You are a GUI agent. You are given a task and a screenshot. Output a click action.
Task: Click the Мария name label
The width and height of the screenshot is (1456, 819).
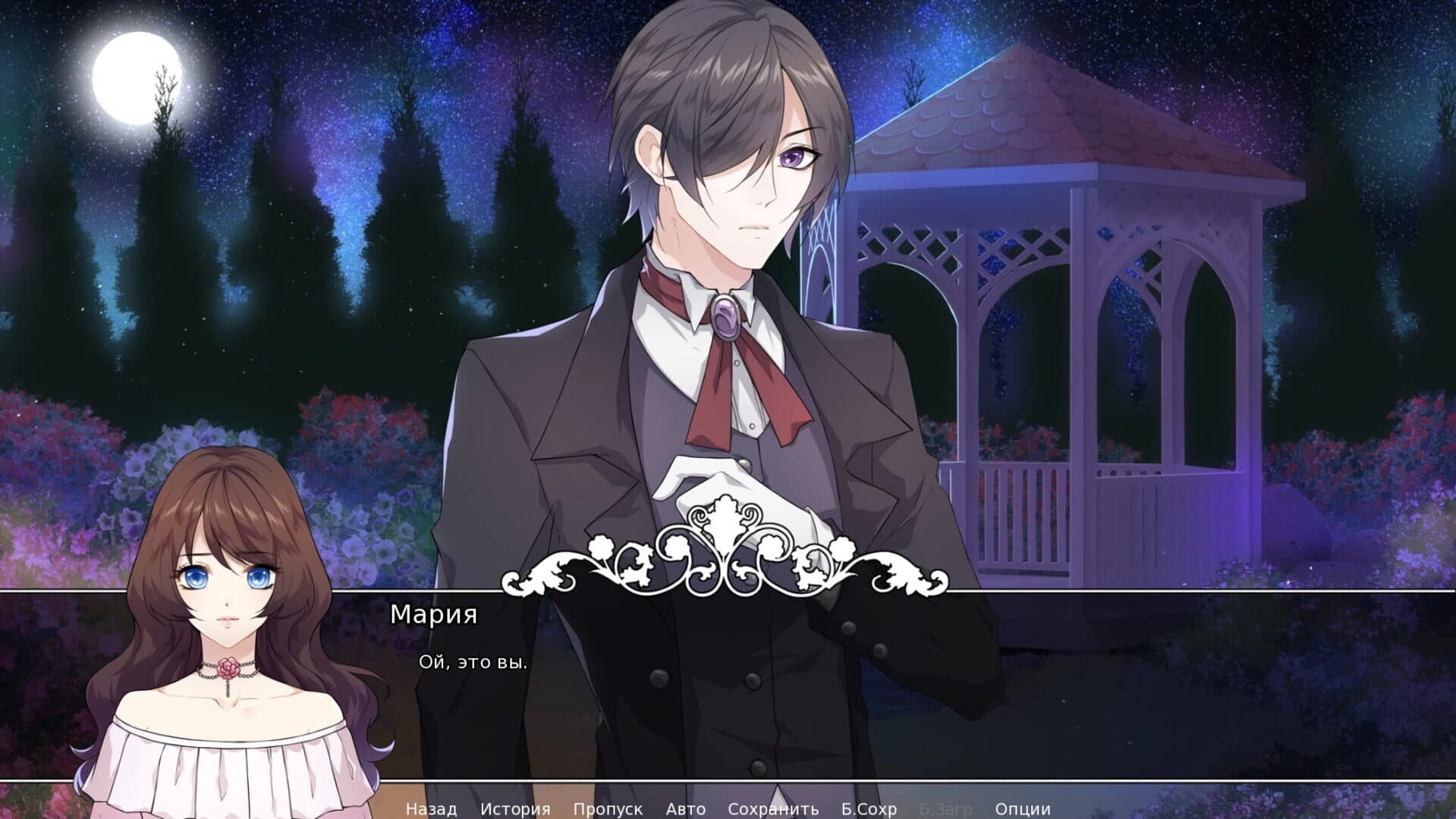(x=432, y=616)
